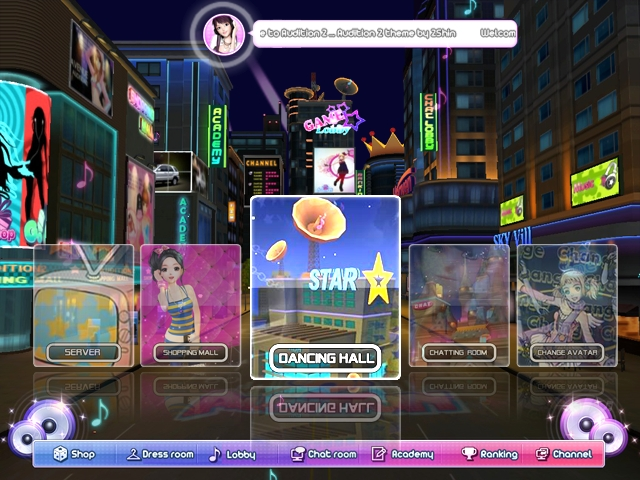Open the Change Avatar card
Viewport: 640px width, 480px height.
(x=566, y=305)
